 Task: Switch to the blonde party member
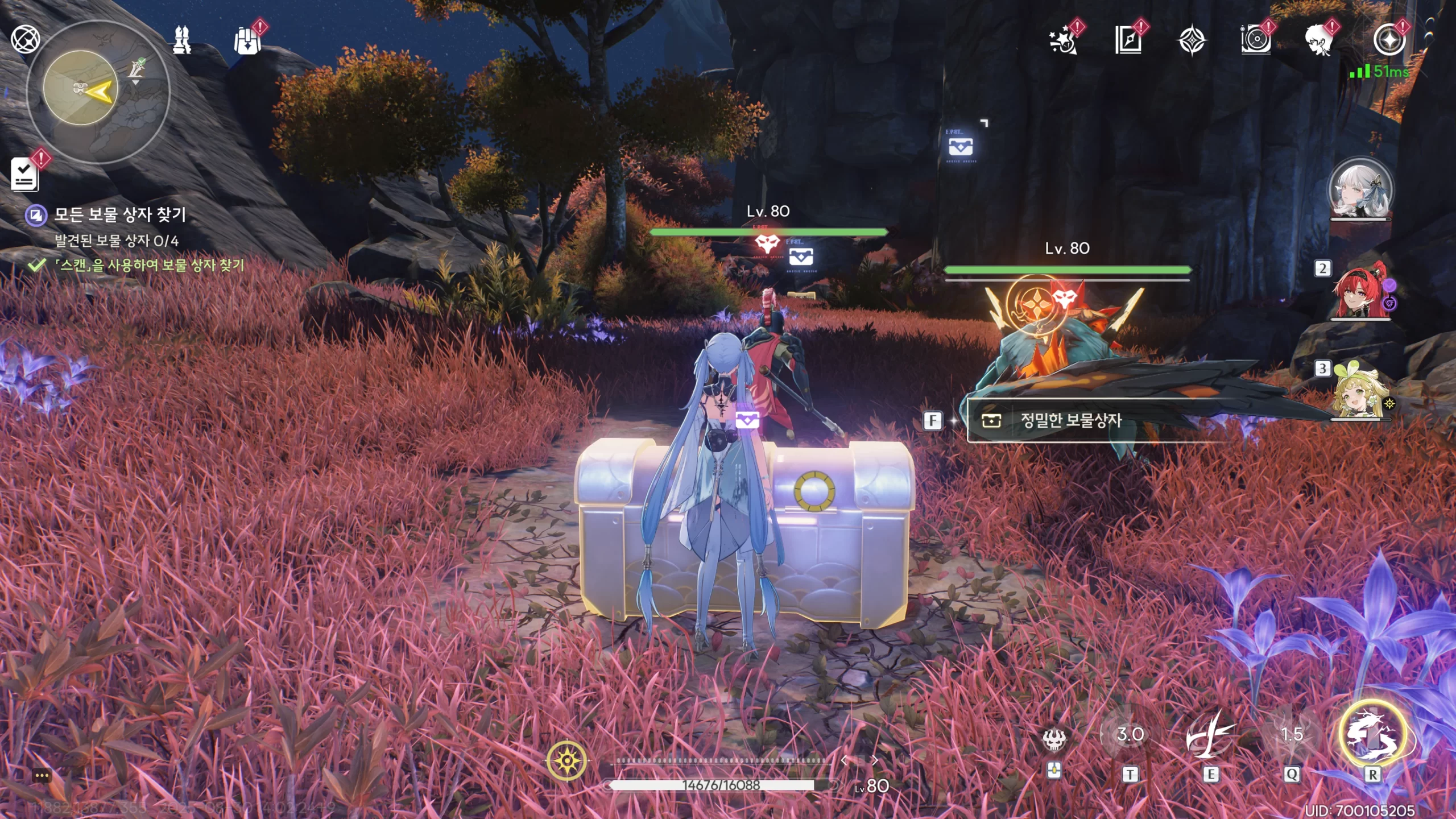point(1360,392)
